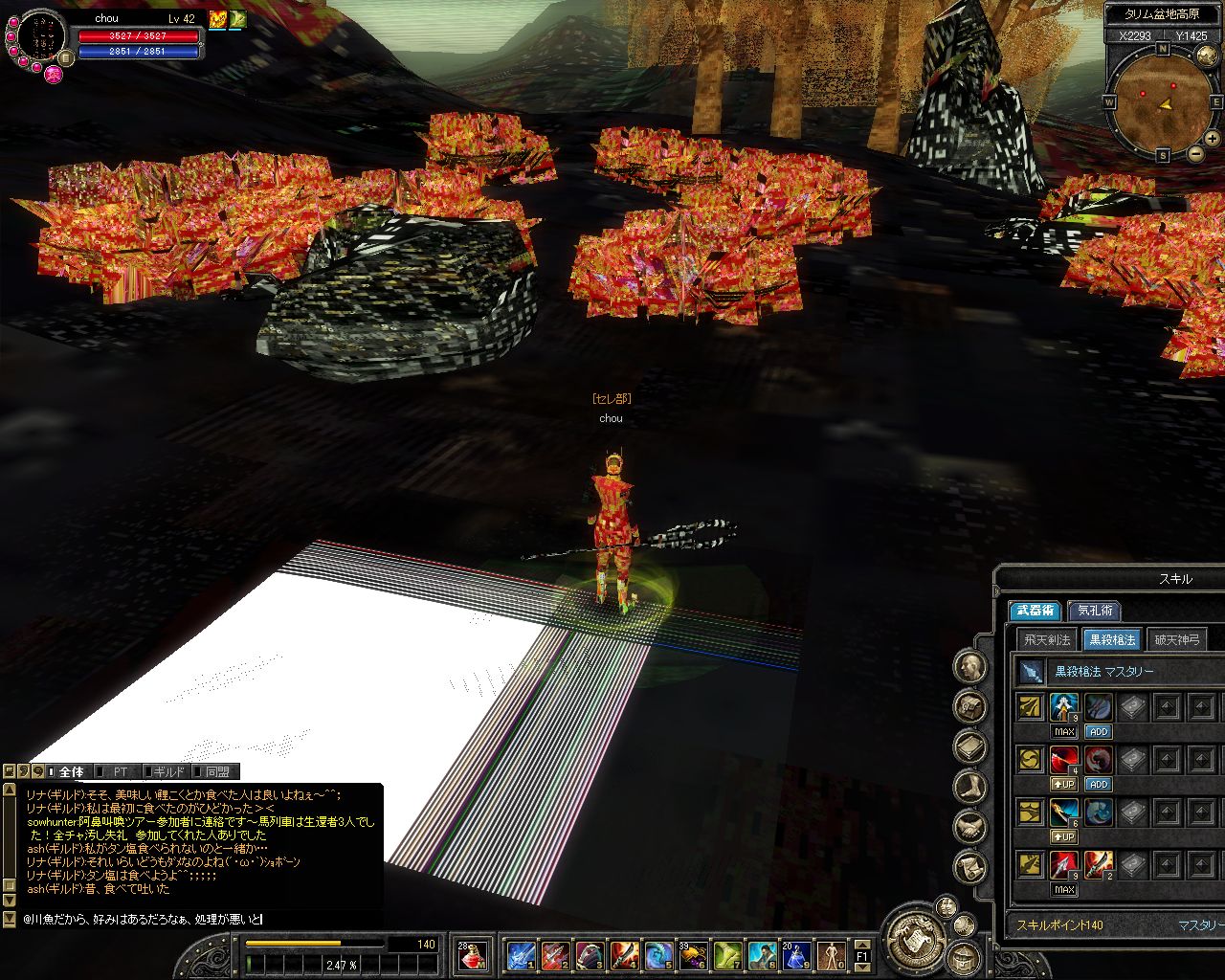Switch to the 気孔術 skill tab
The height and width of the screenshot is (980, 1225).
pos(1095,610)
